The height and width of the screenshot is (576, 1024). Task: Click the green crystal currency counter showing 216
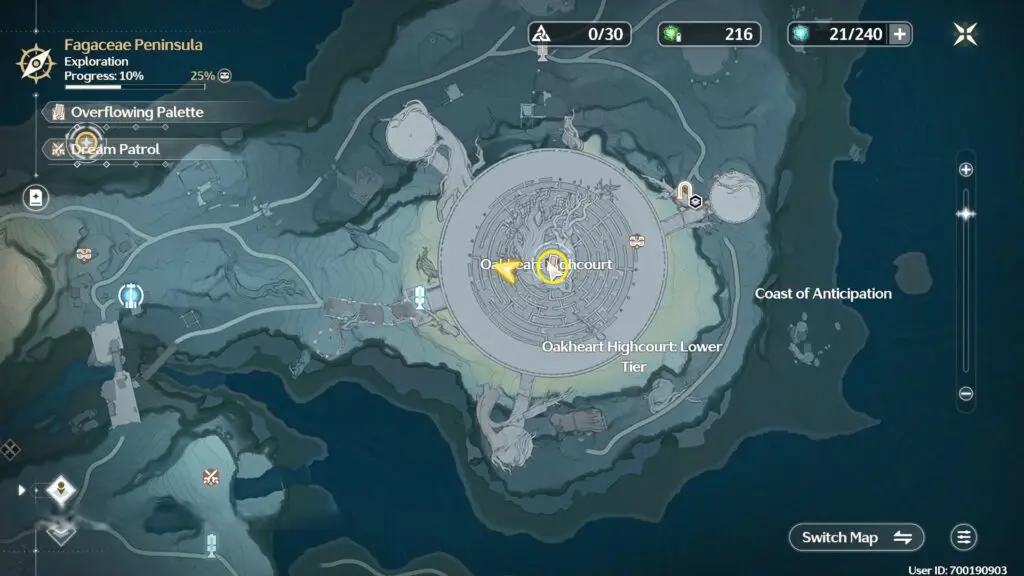click(x=709, y=34)
